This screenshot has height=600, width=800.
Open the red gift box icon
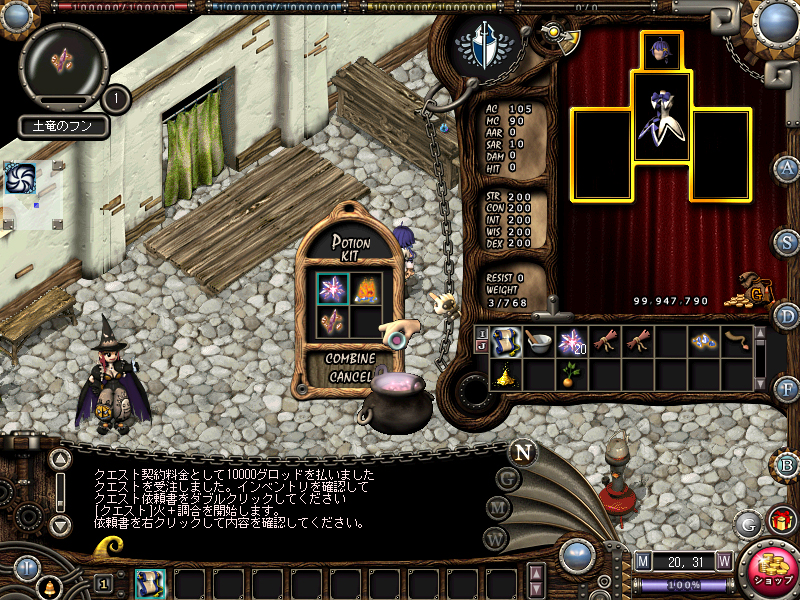click(780, 520)
